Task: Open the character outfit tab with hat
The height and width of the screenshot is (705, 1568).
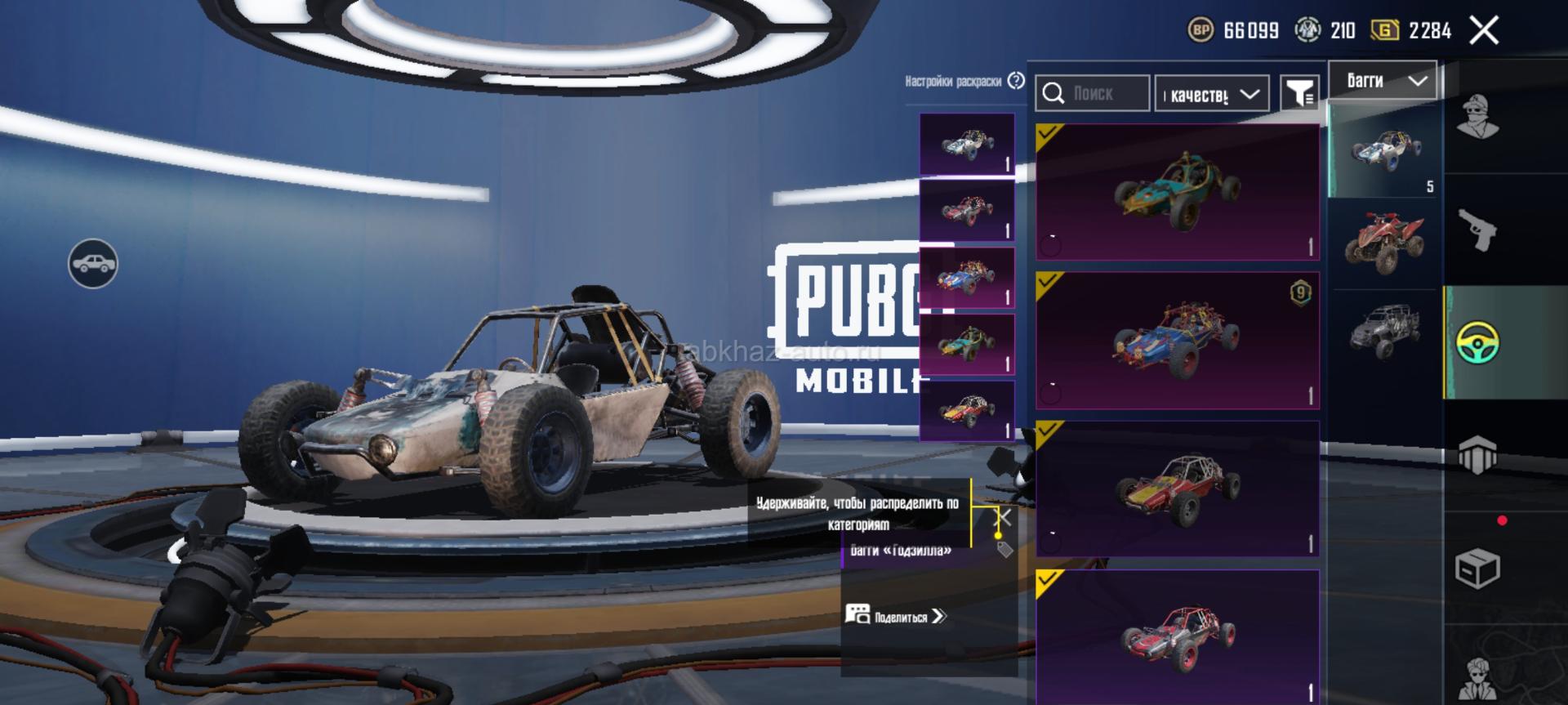Action: [x=1477, y=117]
